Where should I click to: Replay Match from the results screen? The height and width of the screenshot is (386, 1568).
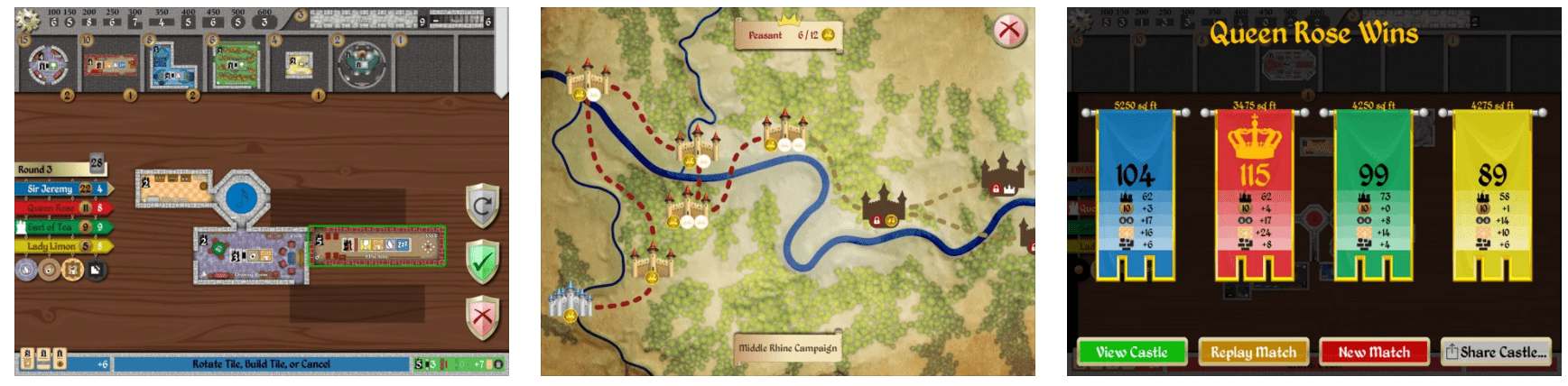[1253, 353]
